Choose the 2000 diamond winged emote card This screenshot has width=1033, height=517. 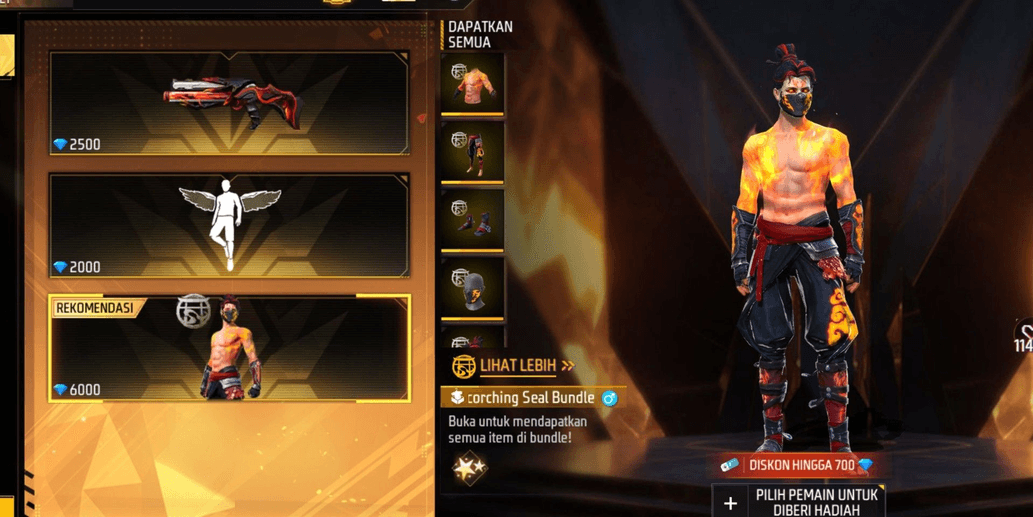tap(229, 226)
